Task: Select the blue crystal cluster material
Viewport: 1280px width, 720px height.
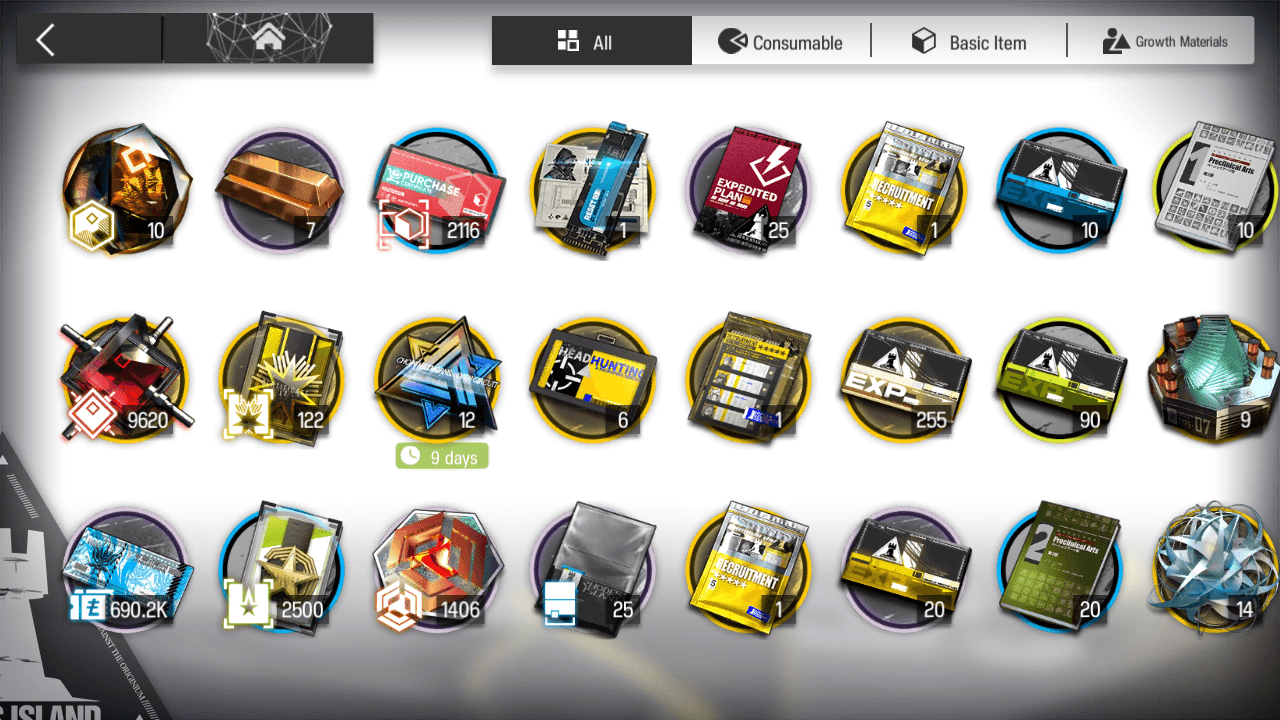Action: pyautogui.click(x=1216, y=568)
